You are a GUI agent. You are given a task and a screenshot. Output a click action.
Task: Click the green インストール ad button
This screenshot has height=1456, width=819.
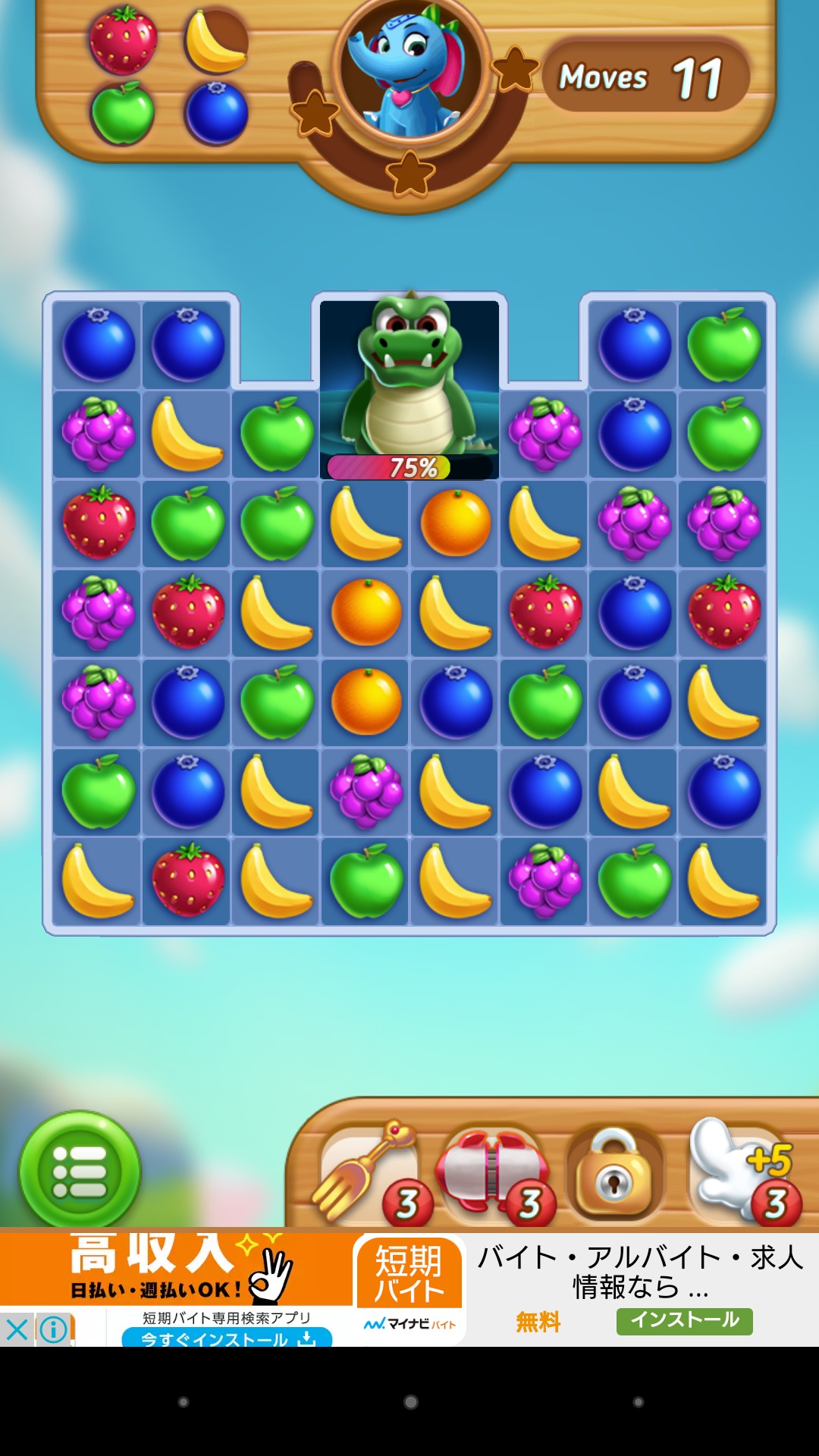click(684, 1320)
